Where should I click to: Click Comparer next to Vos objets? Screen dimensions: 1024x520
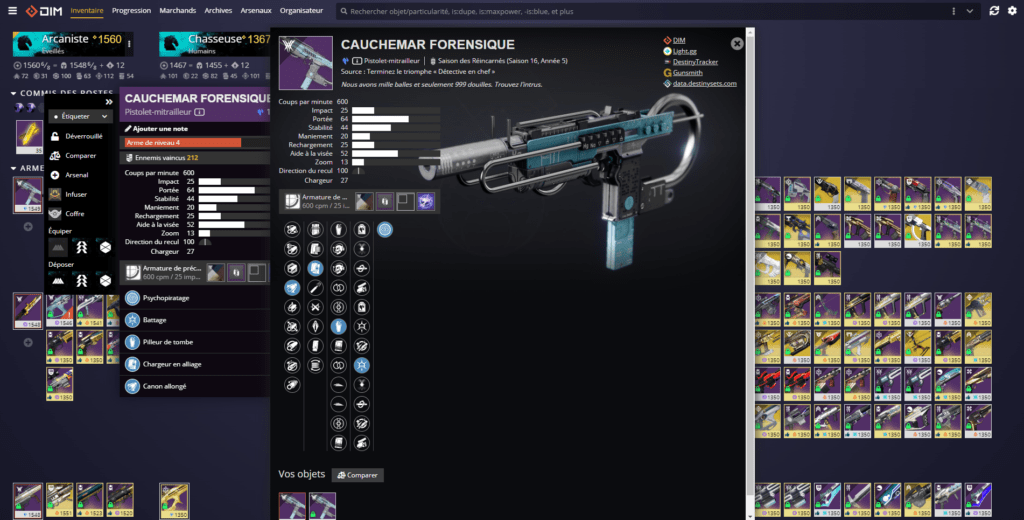(x=357, y=475)
